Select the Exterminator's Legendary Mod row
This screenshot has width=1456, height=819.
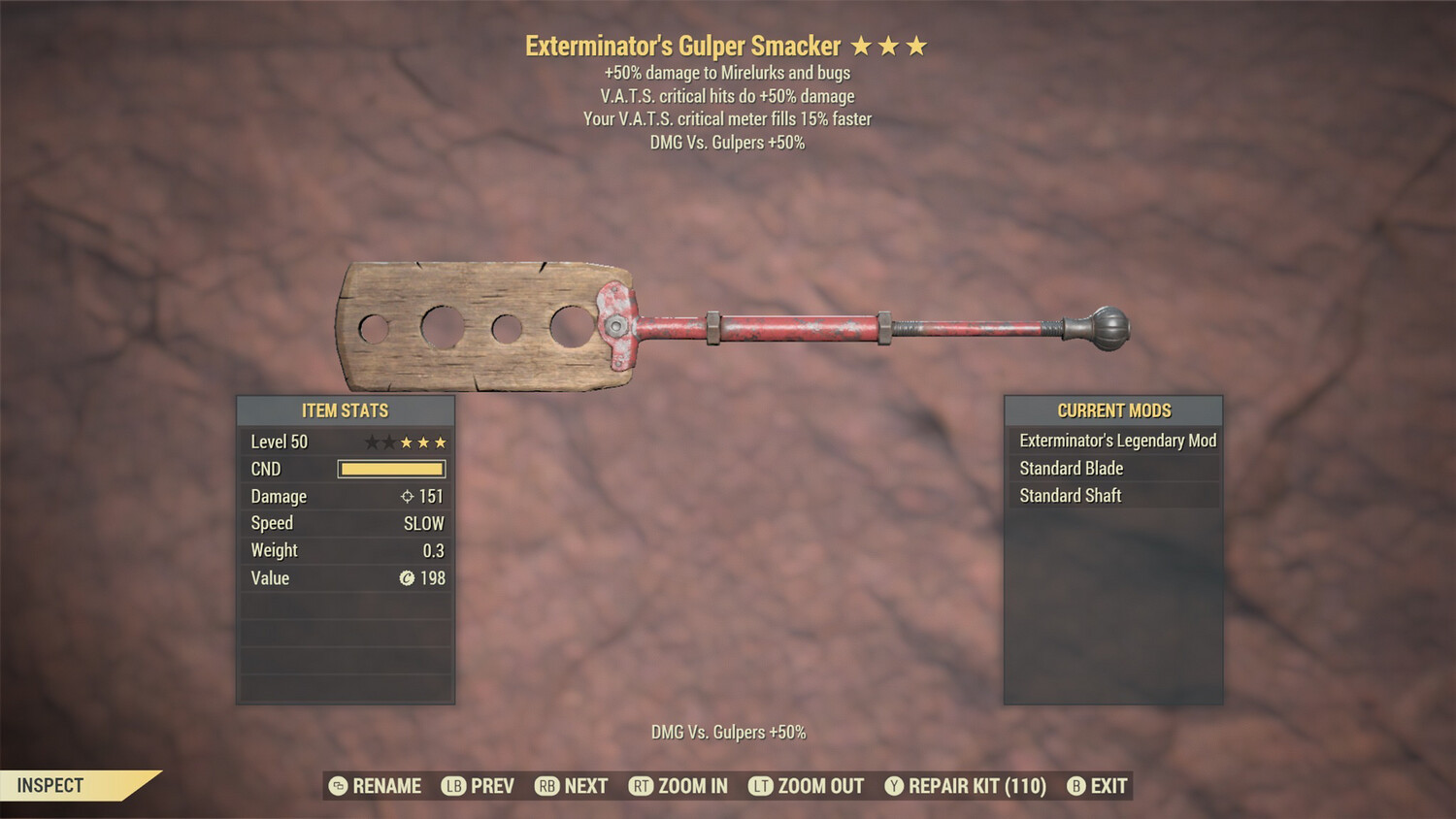(x=1114, y=441)
